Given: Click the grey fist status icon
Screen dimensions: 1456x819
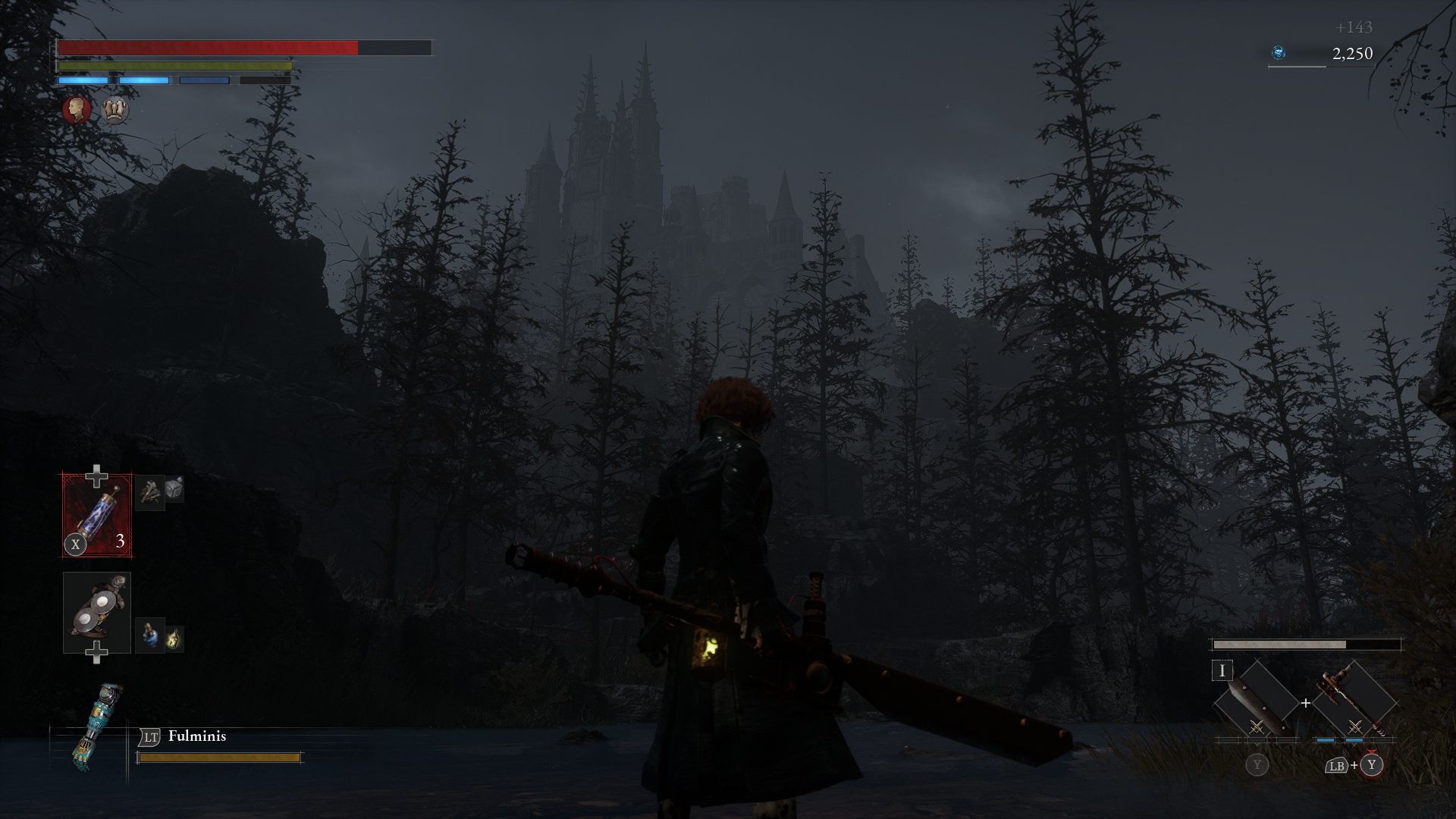Looking at the screenshot, I should point(115,110).
